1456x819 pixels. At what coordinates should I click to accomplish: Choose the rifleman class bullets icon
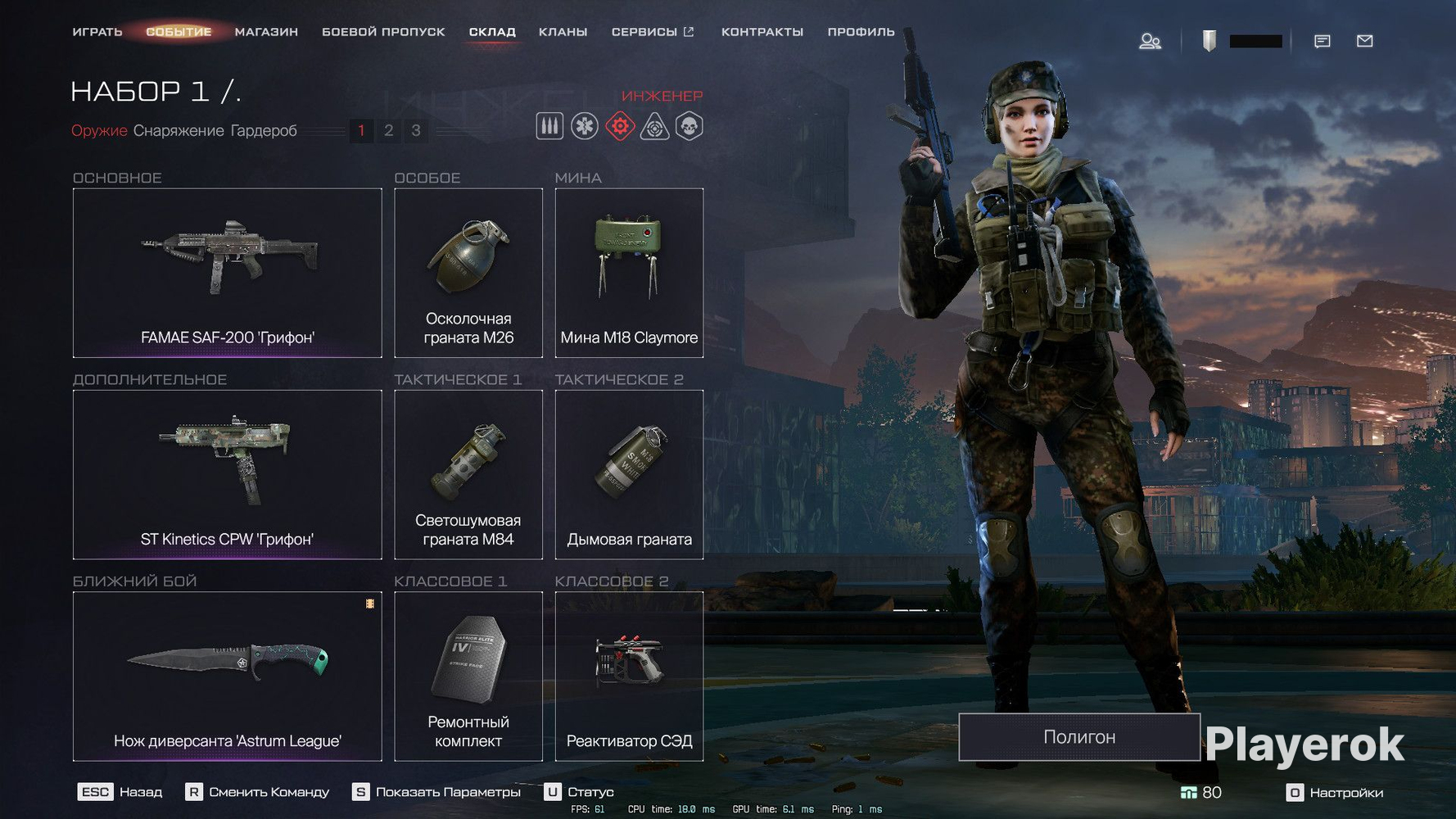[549, 127]
